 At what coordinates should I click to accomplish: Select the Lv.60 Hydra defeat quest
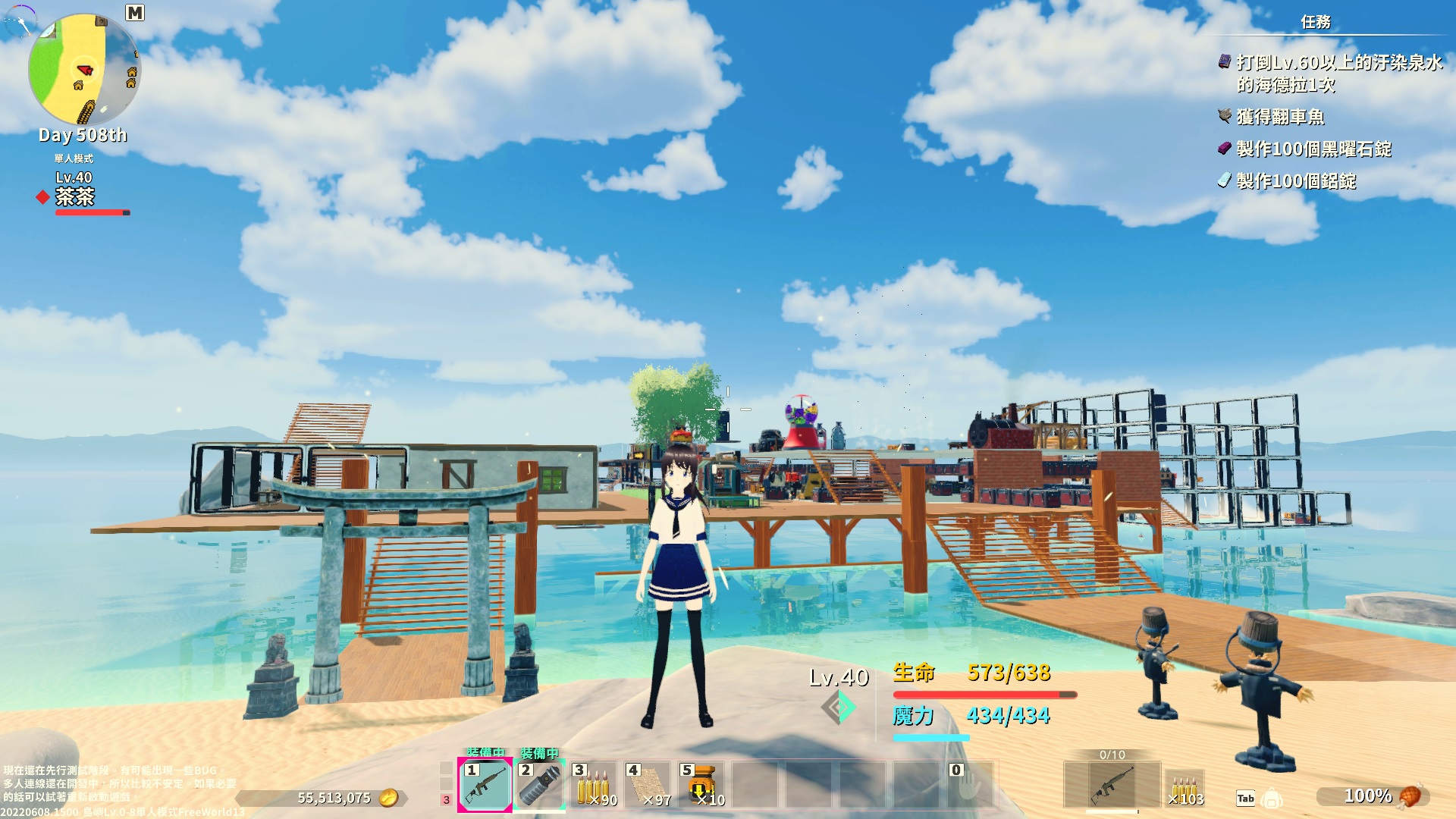click(1338, 73)
